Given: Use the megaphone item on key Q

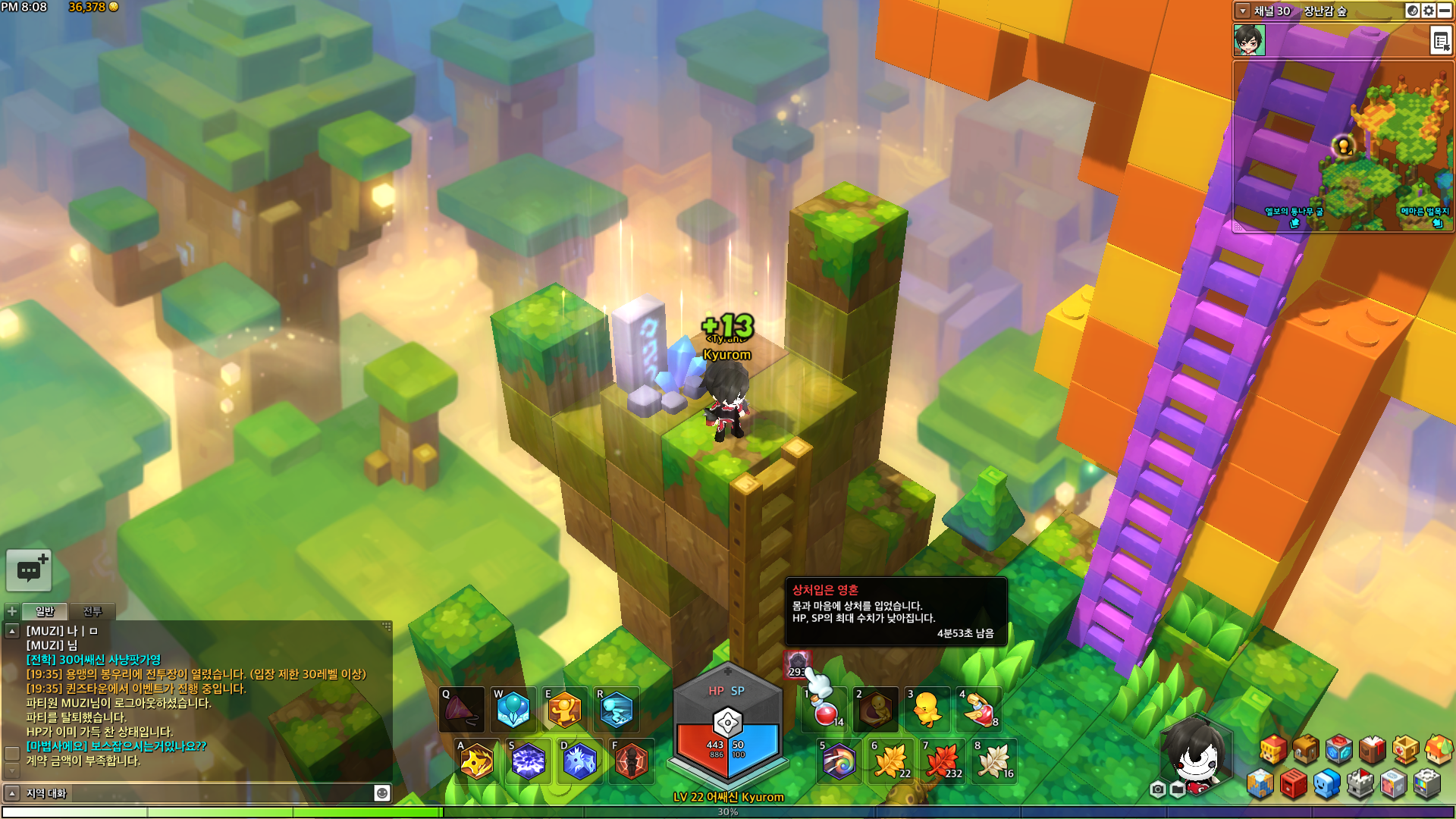Looking at the screenshot, I should pos(462,710).
